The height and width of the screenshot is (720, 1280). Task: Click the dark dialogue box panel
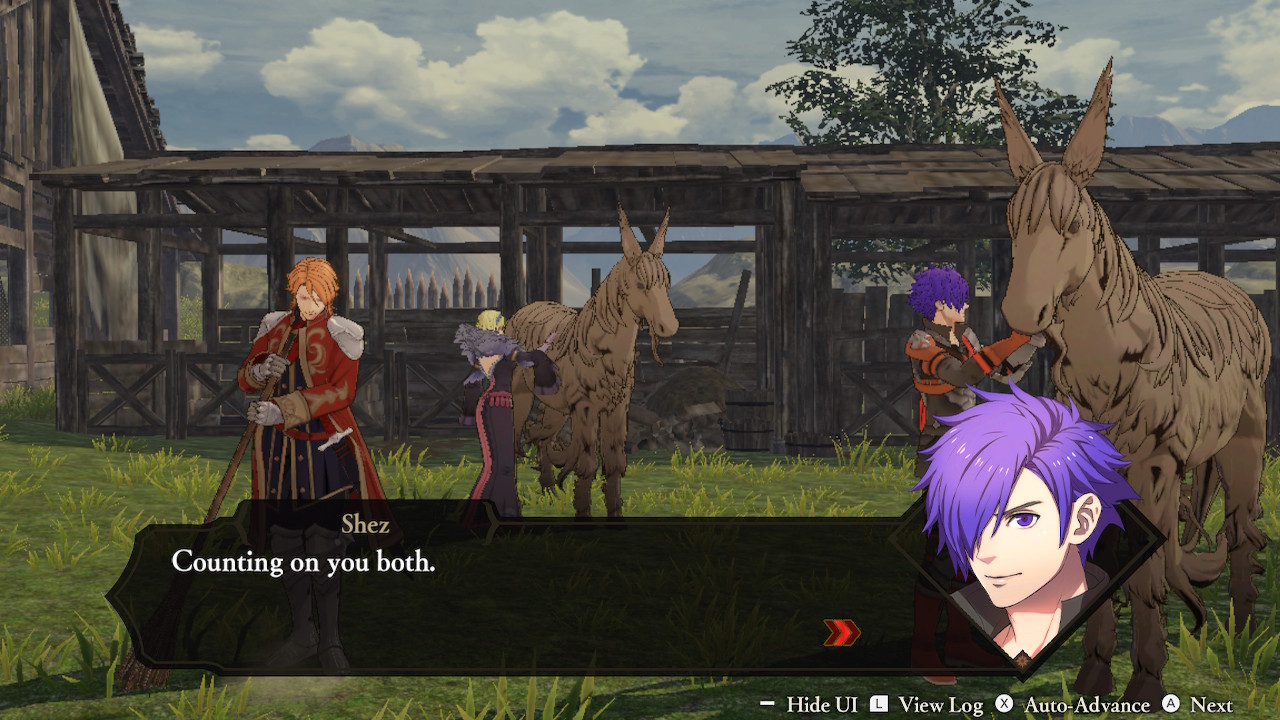point(550,590)
